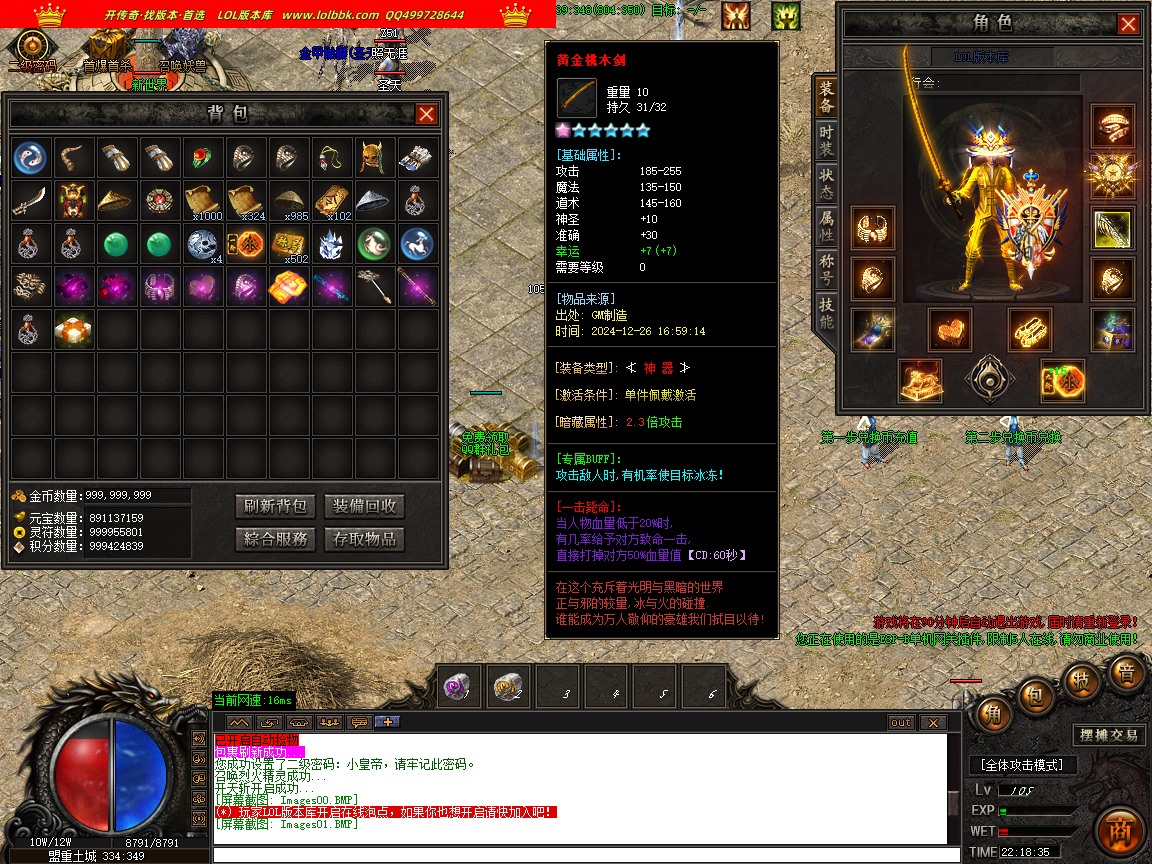Close the character panel
The width and height of the screenshot is (1152, 864).
pos(1128,24)
